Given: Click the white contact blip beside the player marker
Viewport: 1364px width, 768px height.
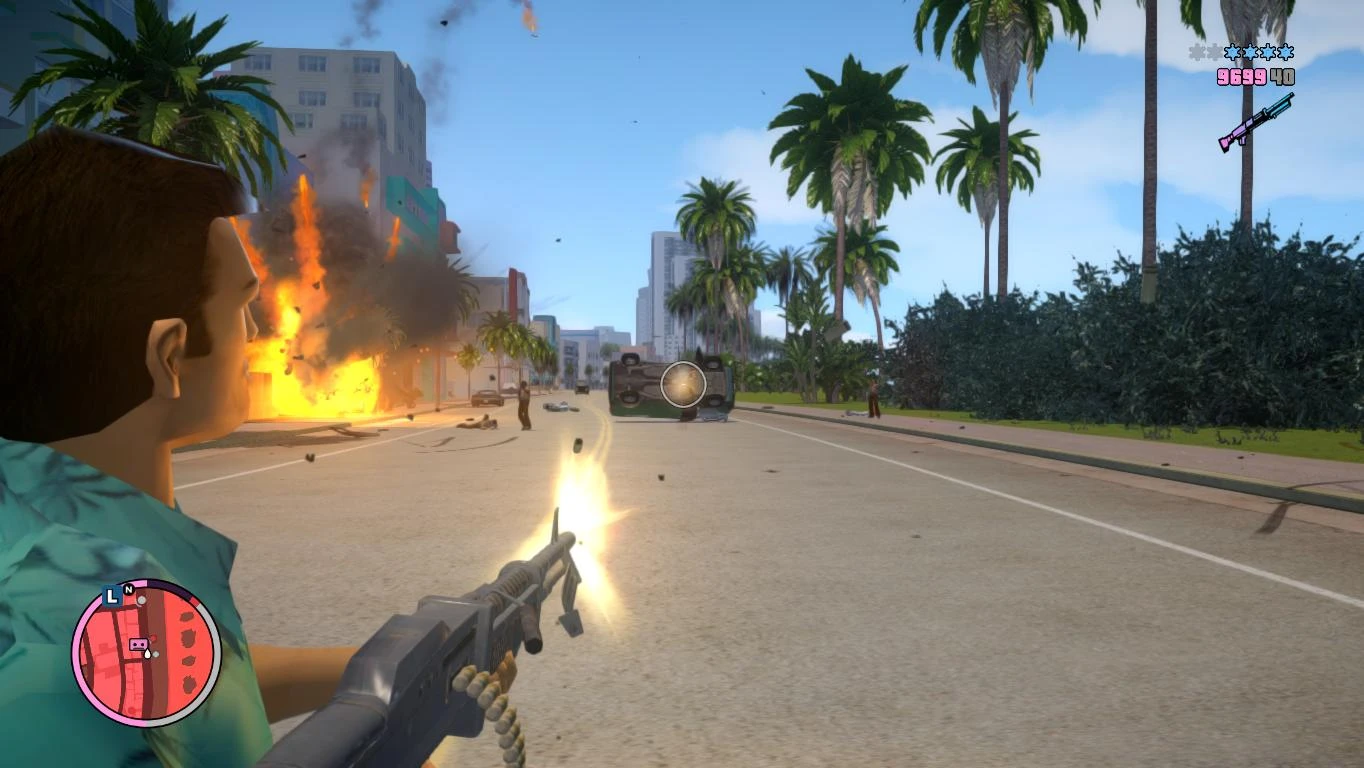Looking at the screenshot, I should 156,654.
